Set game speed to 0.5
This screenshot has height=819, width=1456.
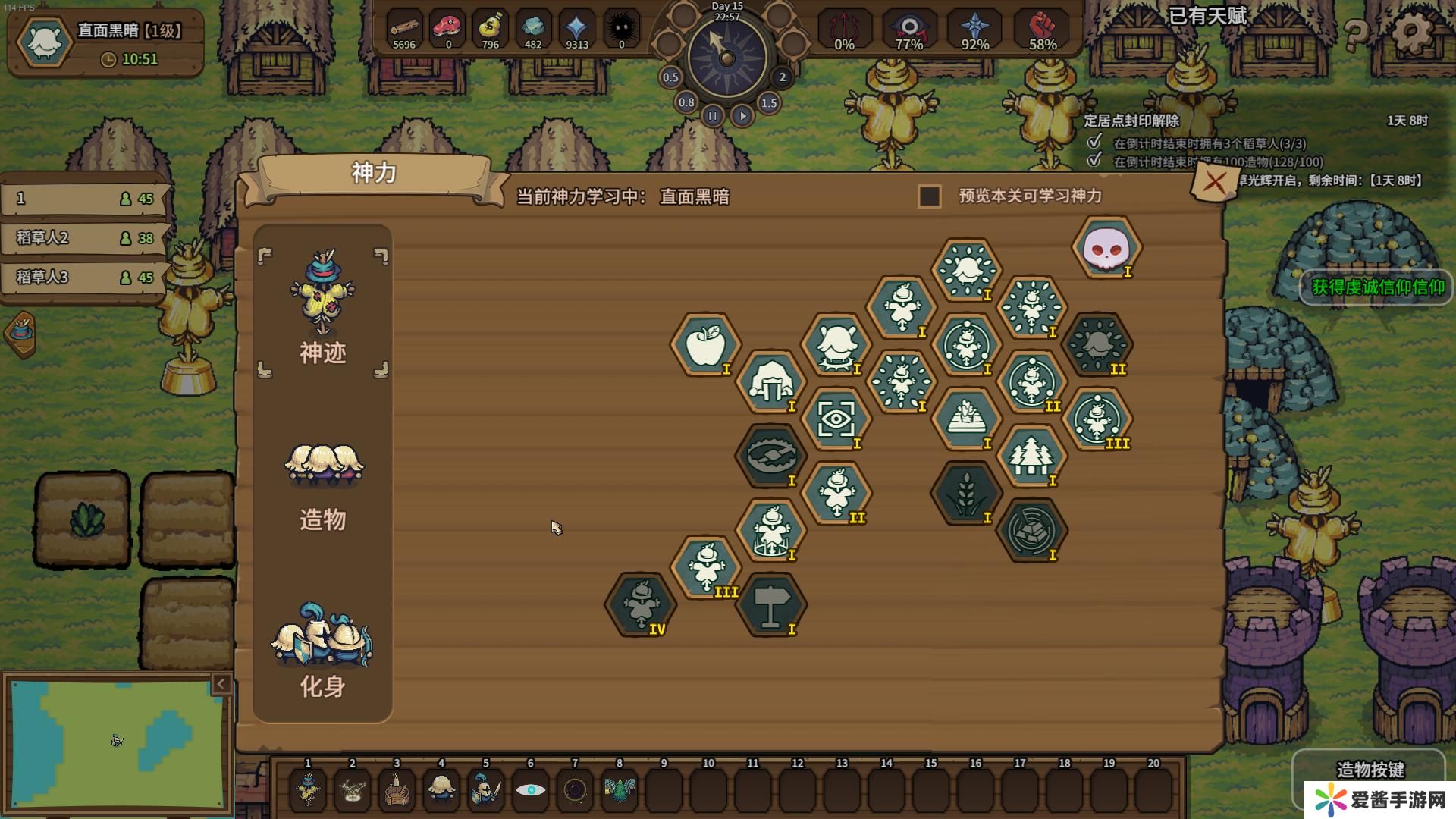tap(670, 77)
